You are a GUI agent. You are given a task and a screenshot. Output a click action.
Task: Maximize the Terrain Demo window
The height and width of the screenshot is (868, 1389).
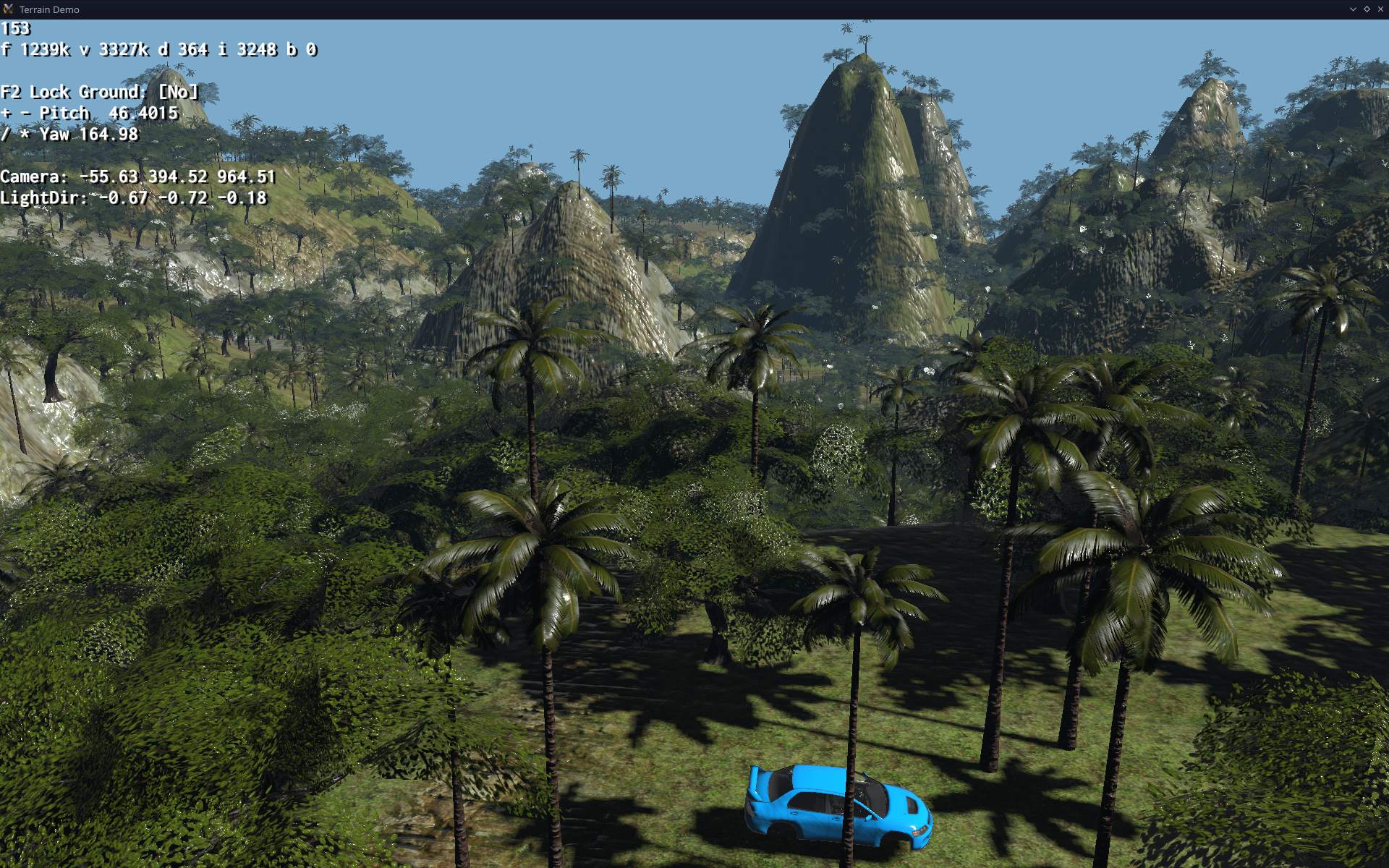pos(1367,9)
